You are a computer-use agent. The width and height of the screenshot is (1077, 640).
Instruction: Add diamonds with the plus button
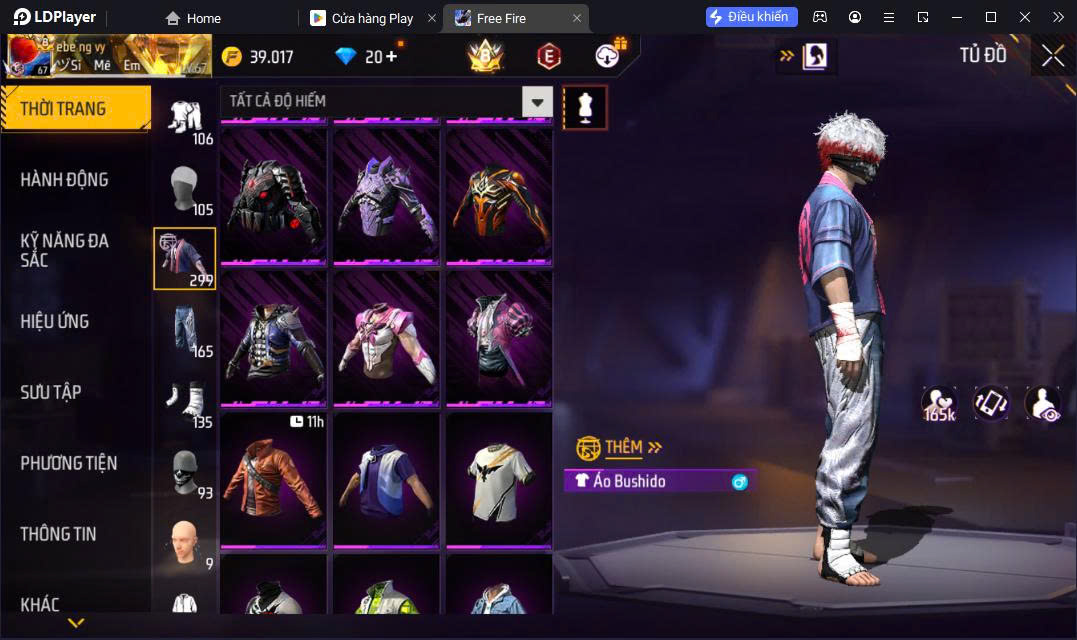pyautogui.click(x=391, y=56)
